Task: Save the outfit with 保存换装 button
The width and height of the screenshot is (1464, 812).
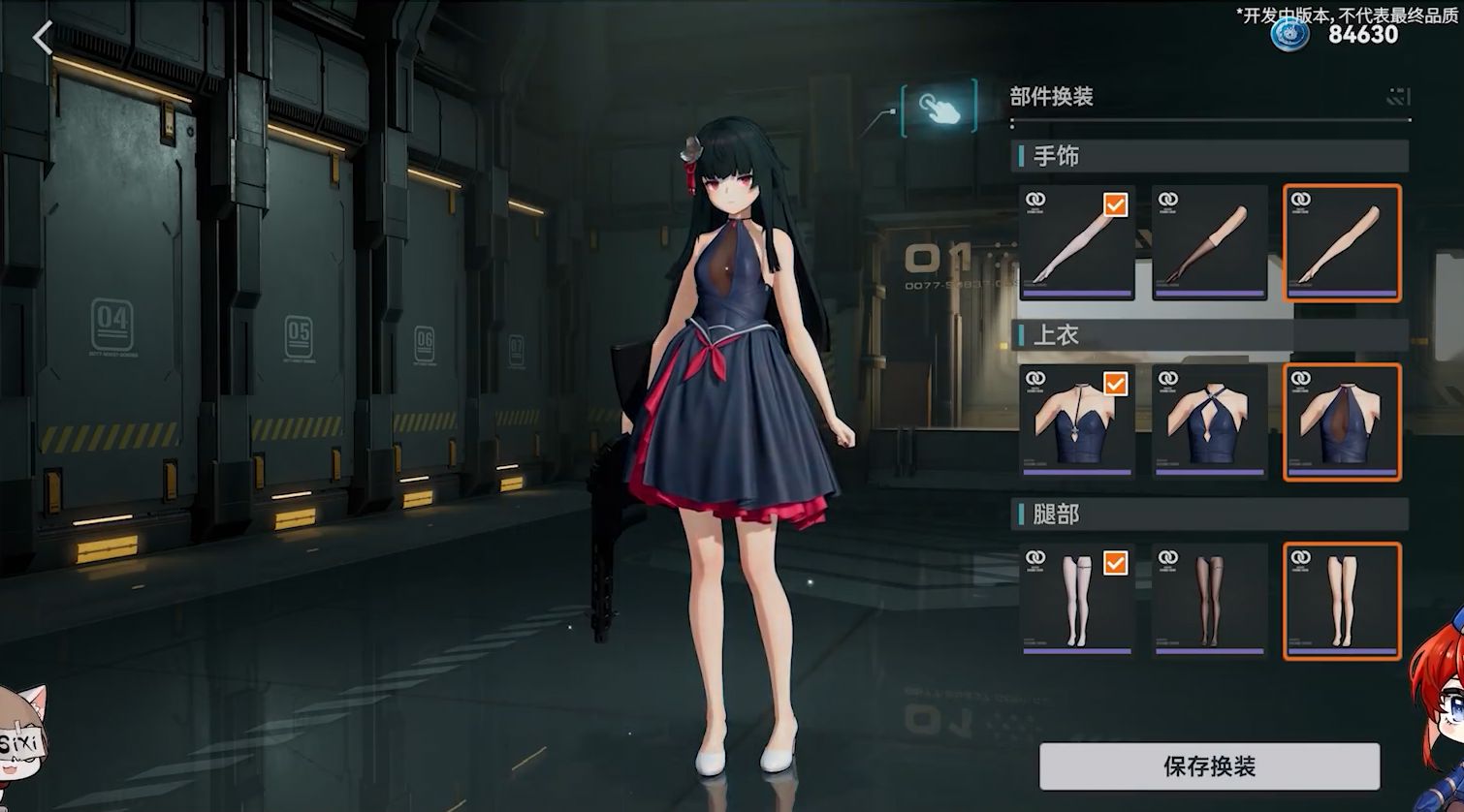Action: (1209, 766)
